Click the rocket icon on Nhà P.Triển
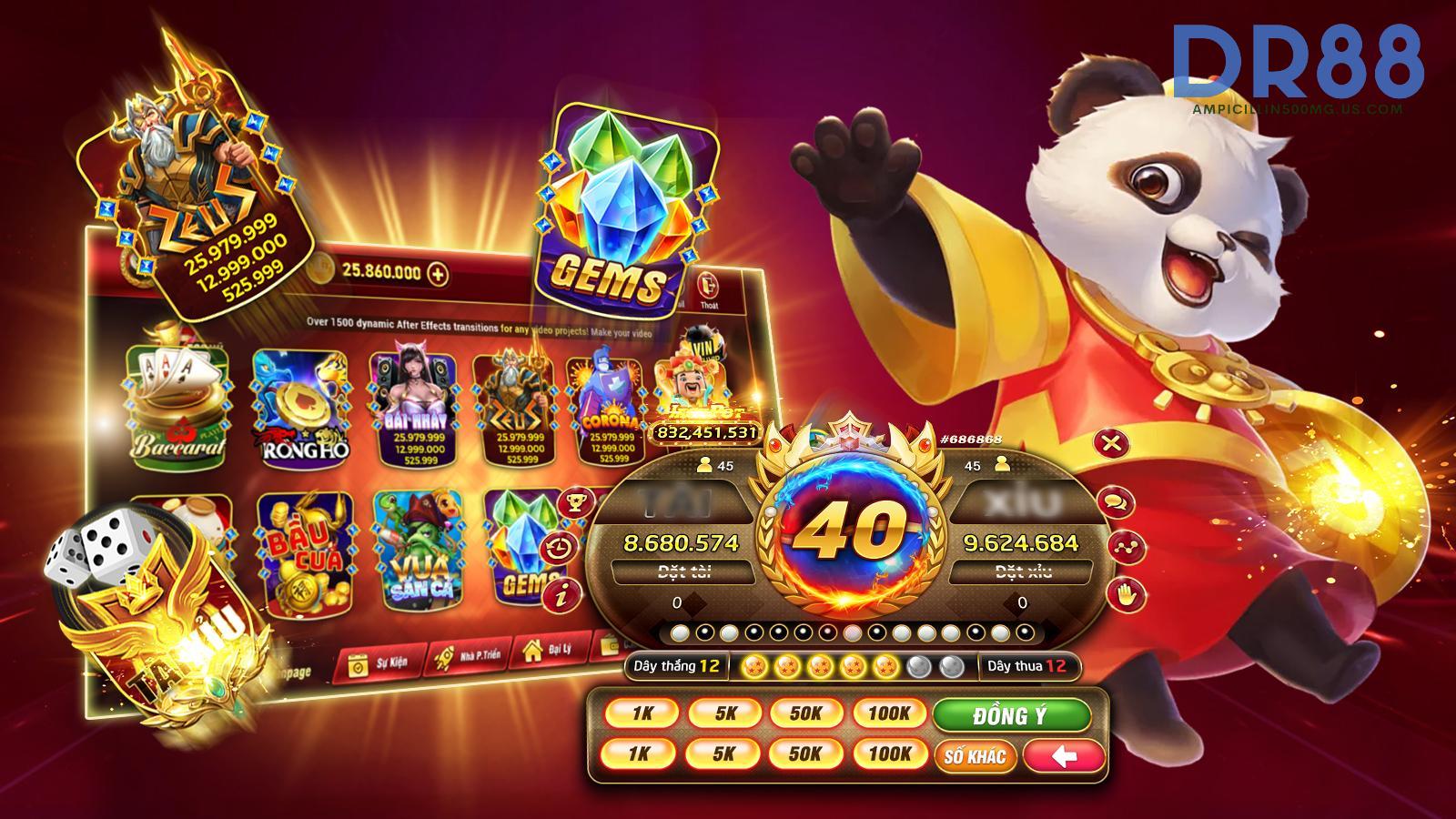Screen dimensions: 1456x819 442,659
